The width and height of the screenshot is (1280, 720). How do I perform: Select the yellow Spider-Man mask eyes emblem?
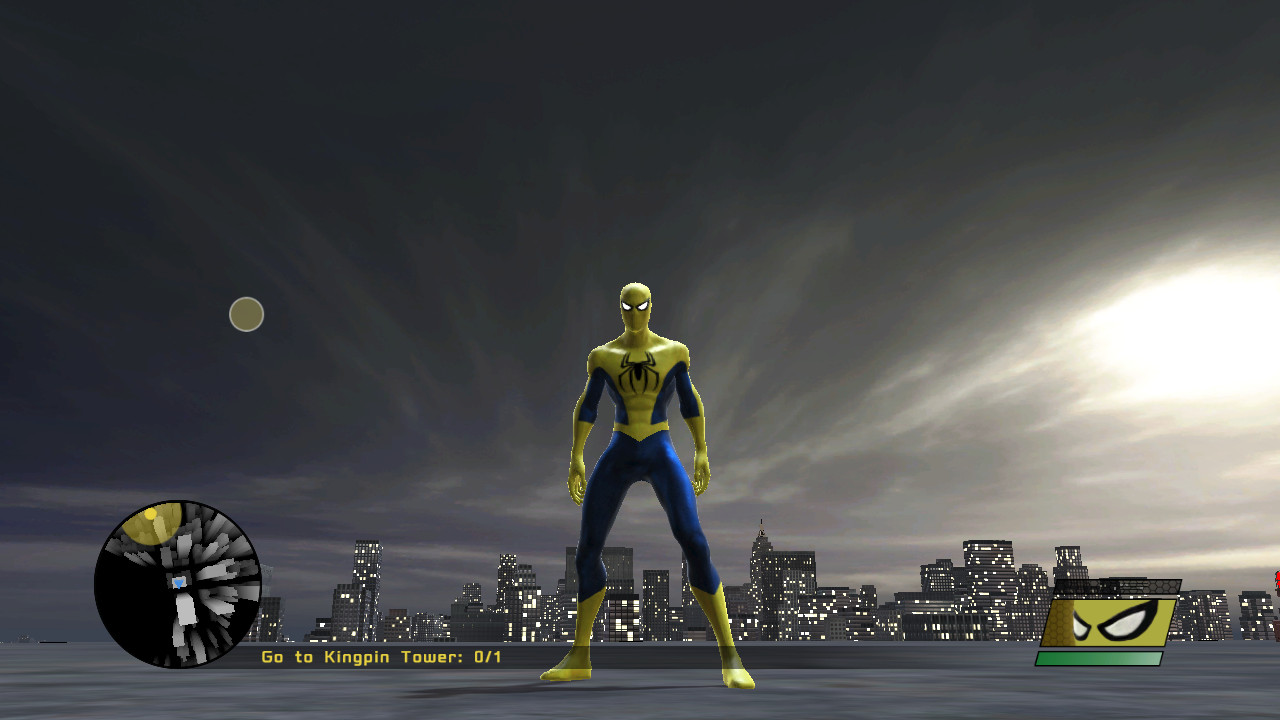click(x=1120, y=618)
